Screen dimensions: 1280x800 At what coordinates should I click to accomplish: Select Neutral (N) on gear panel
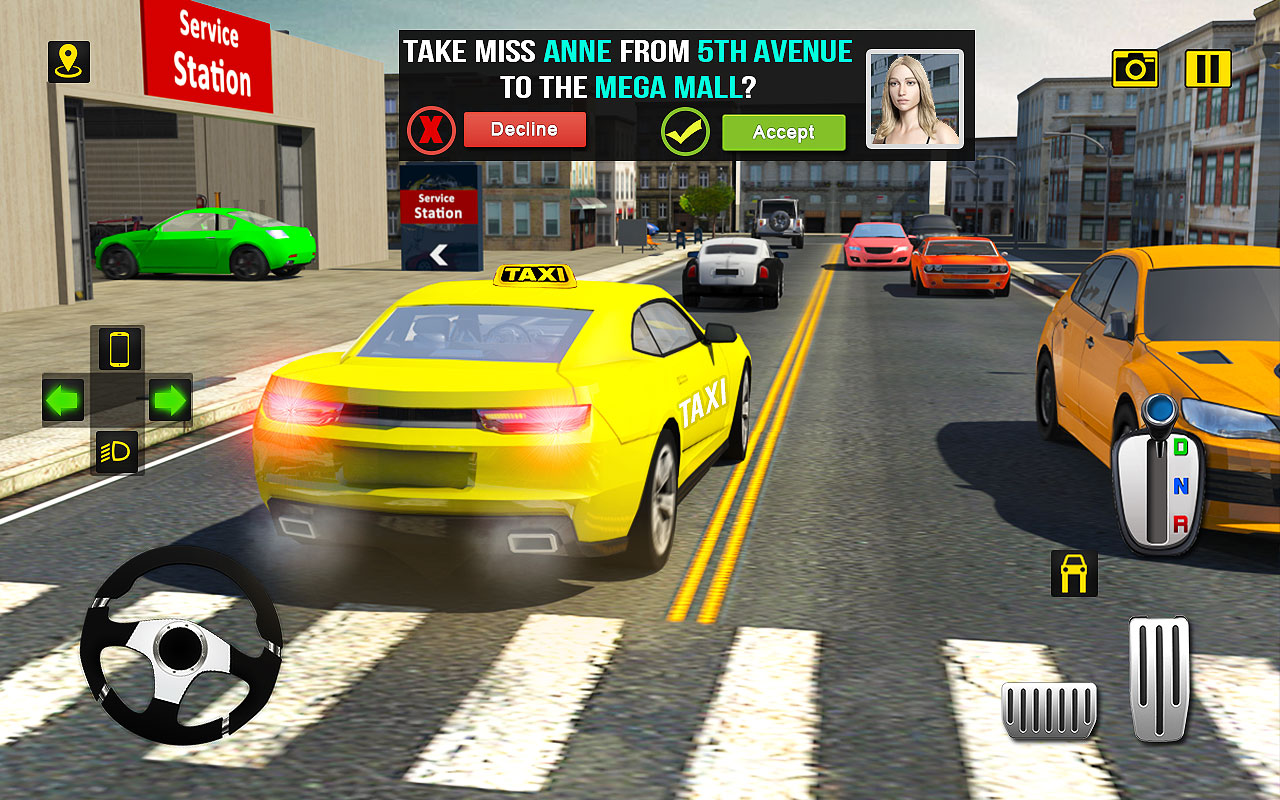1181,489
